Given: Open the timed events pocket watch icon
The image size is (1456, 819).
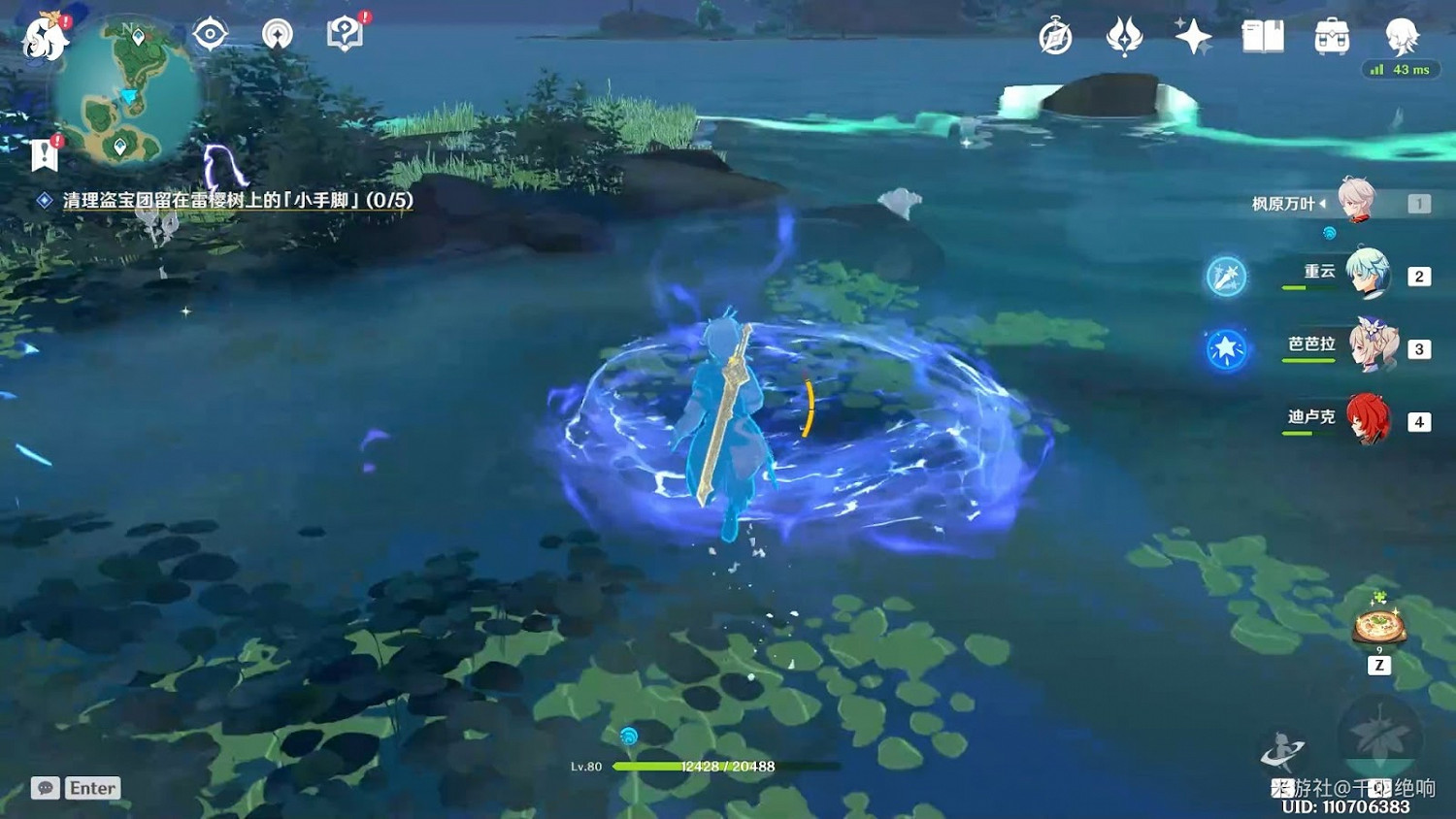Looking at the screenshot, I should (x=1054, y=36).
